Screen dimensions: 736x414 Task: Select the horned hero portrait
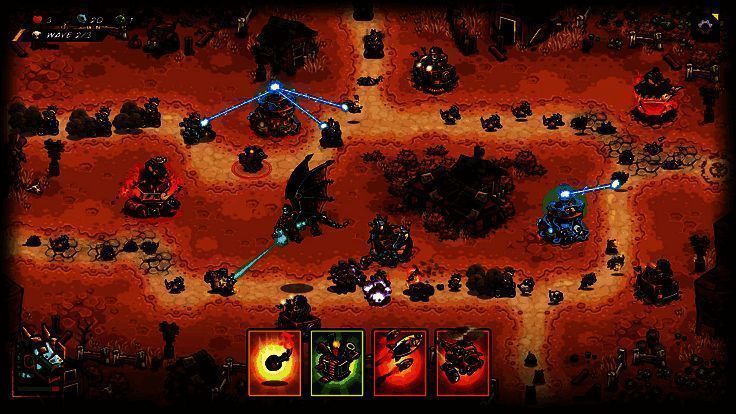click(x=42, y=350)
